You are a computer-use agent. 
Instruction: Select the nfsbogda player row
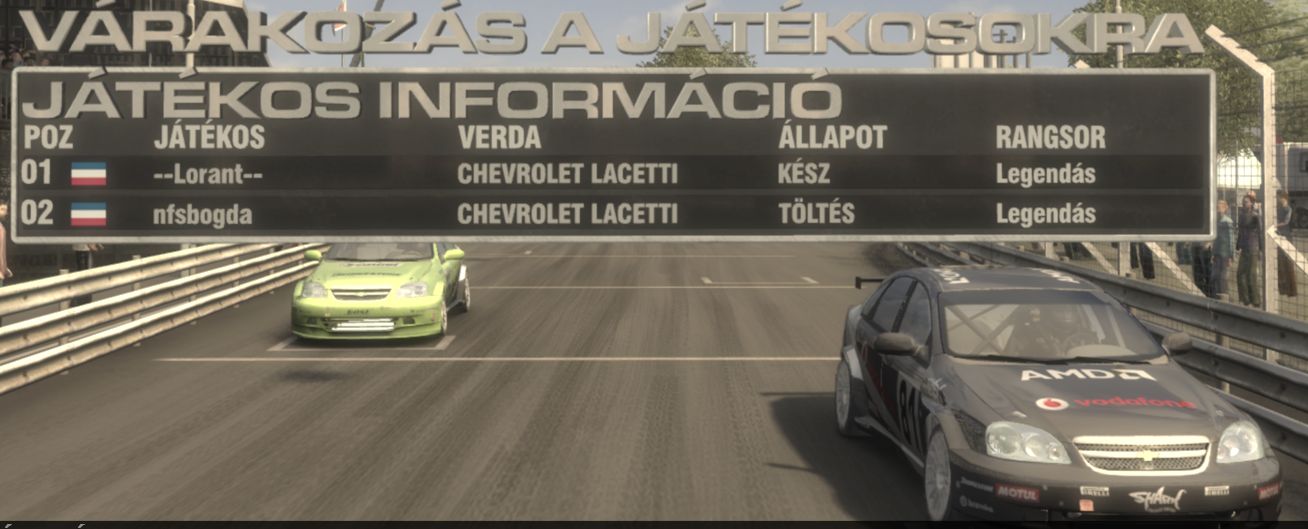610,214
